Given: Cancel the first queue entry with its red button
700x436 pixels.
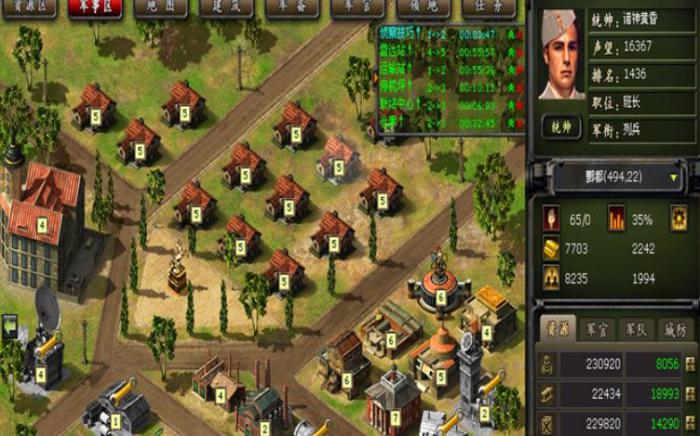Looking at the screenshot, I should [520, 34].
